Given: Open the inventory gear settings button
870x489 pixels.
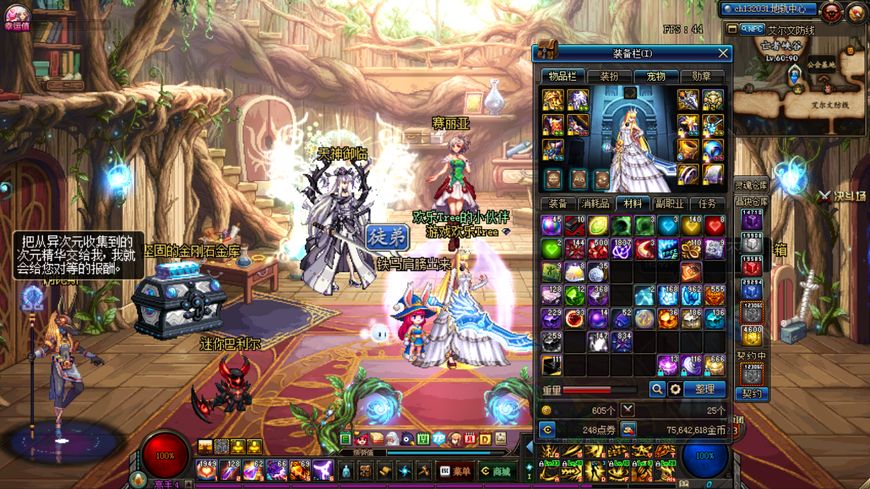Looking at the screenshot, I should tap(675, 389).
